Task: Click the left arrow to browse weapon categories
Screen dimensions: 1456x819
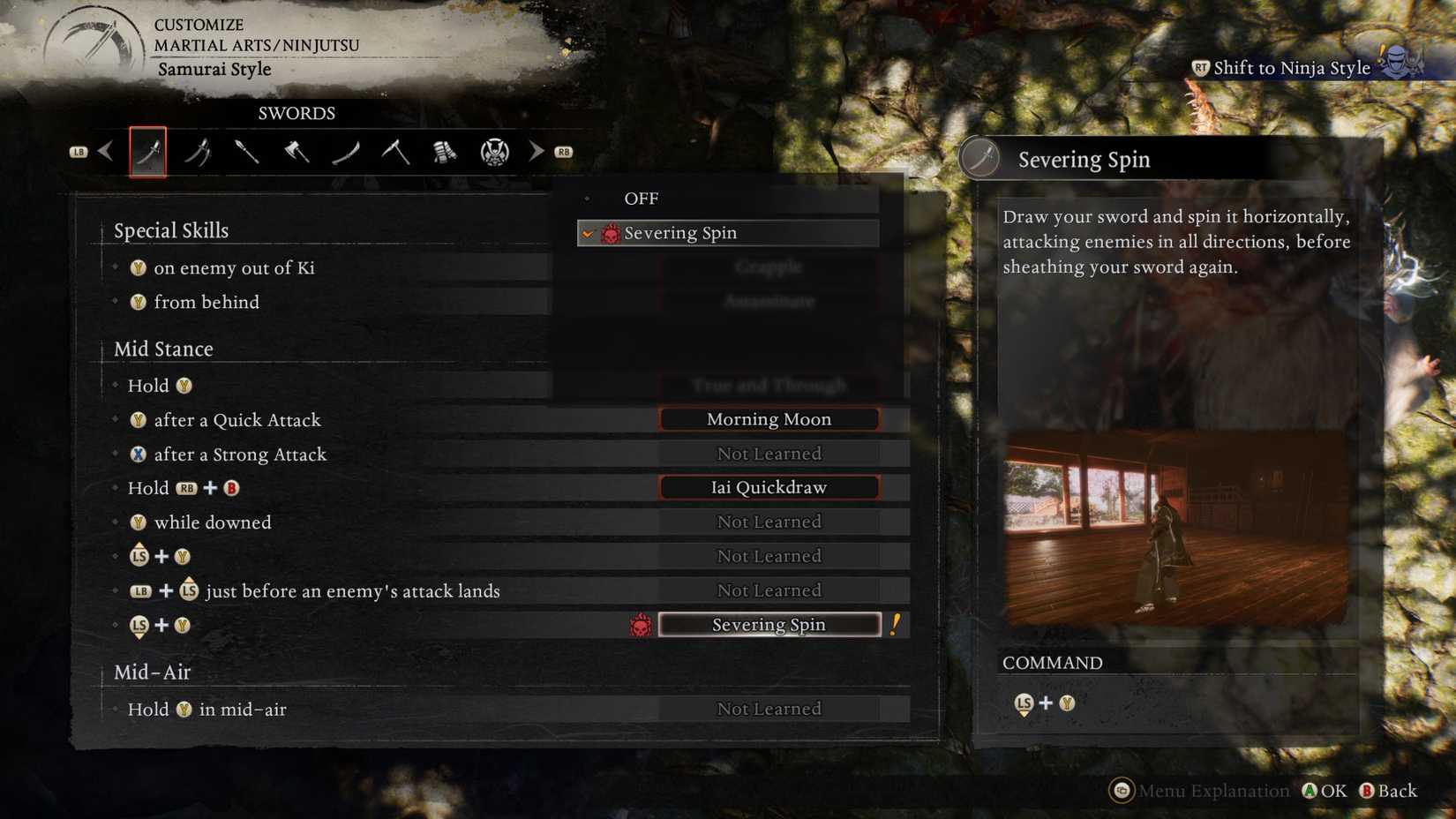Action: point(105,150)
